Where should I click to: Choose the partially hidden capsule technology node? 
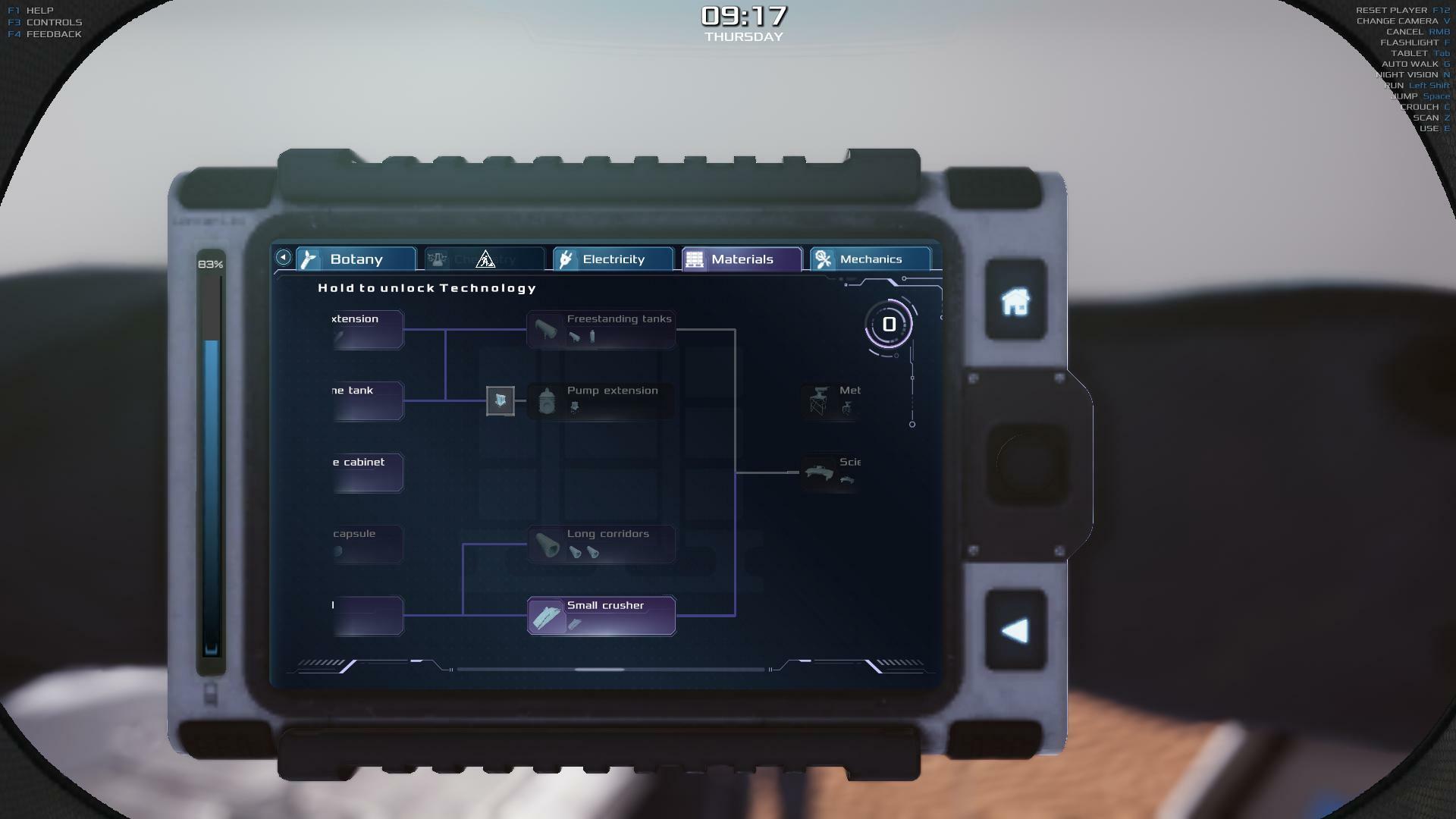click(368, 544)
